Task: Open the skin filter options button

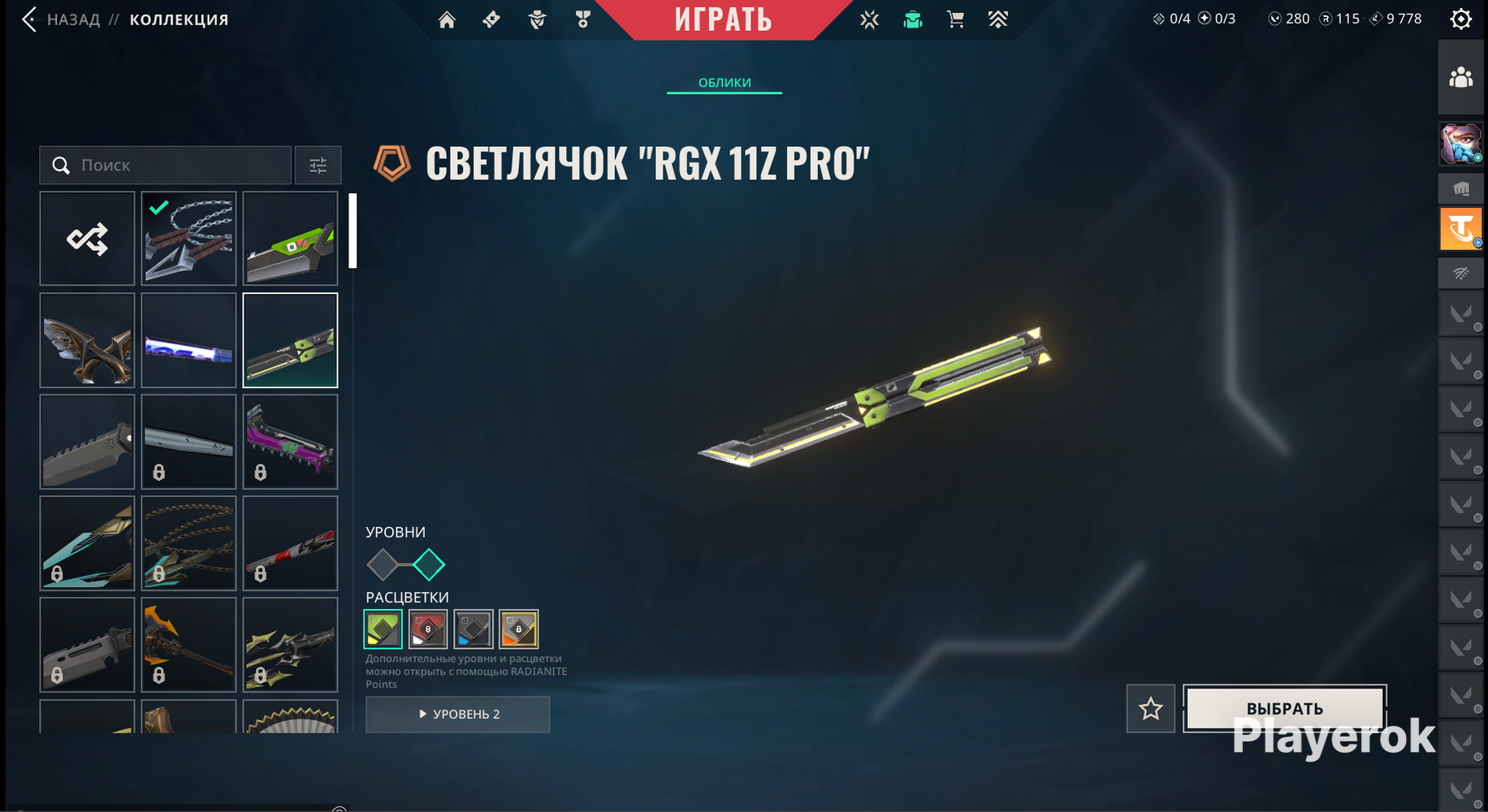Action: (x=318, y=166)
